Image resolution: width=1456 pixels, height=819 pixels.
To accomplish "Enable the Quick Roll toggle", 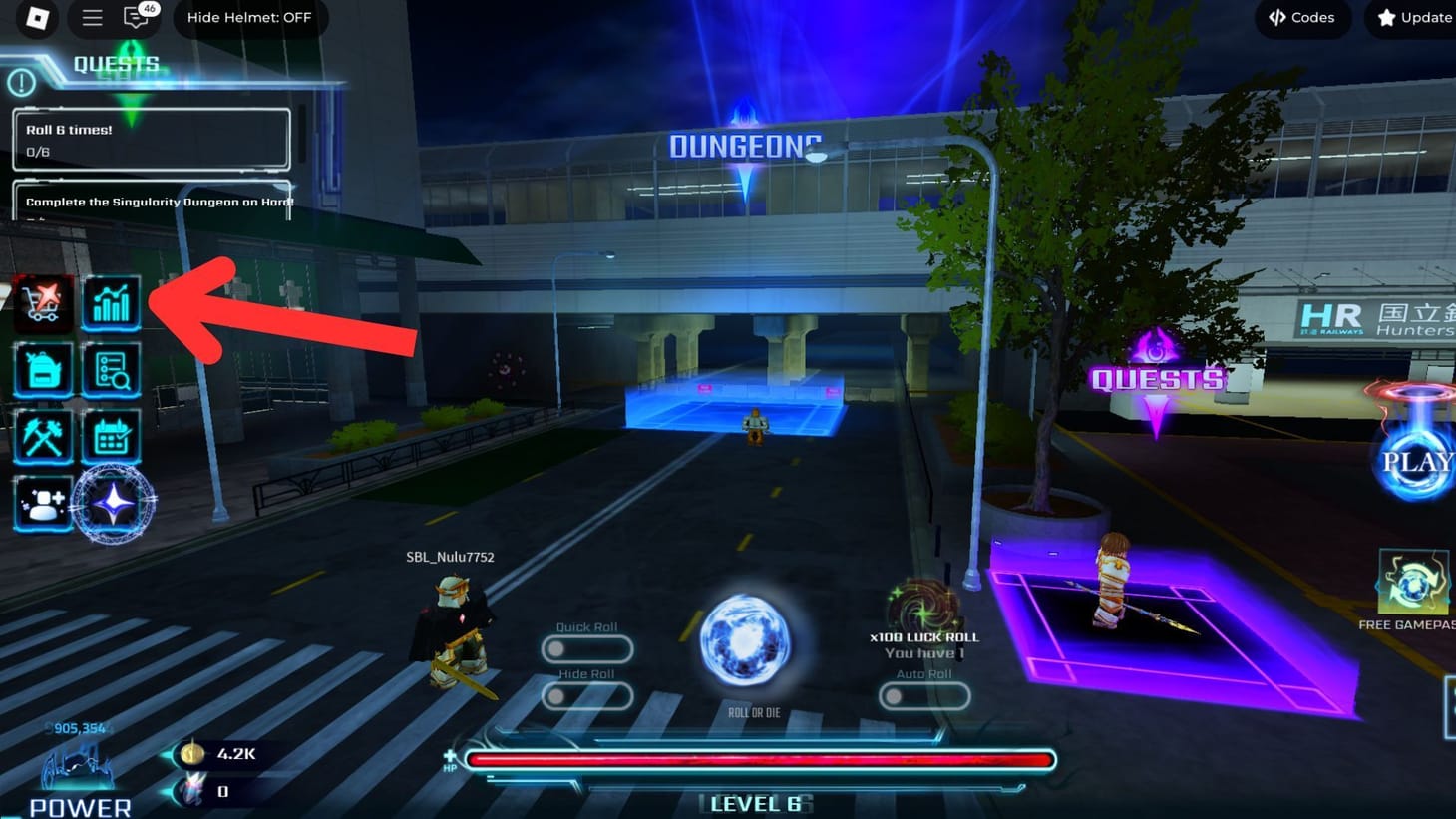I will click(x=587, y=648).
